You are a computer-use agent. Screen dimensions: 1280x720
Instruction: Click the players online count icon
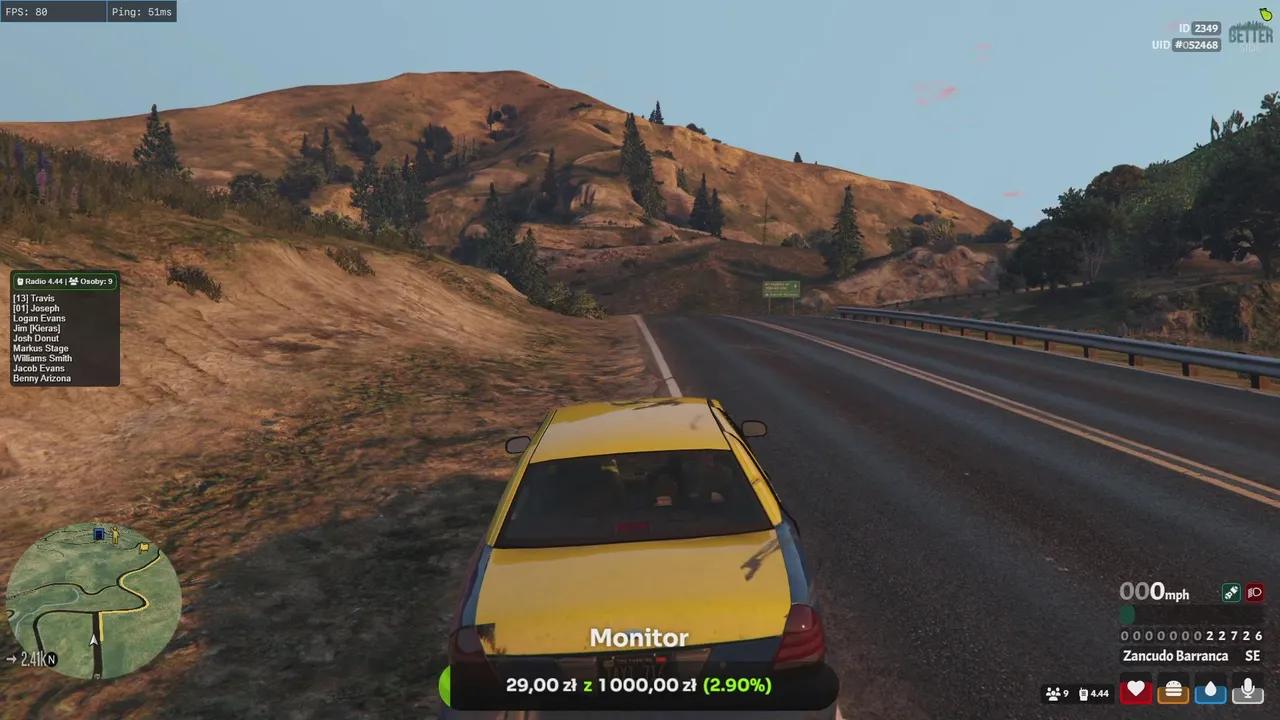1057,693
